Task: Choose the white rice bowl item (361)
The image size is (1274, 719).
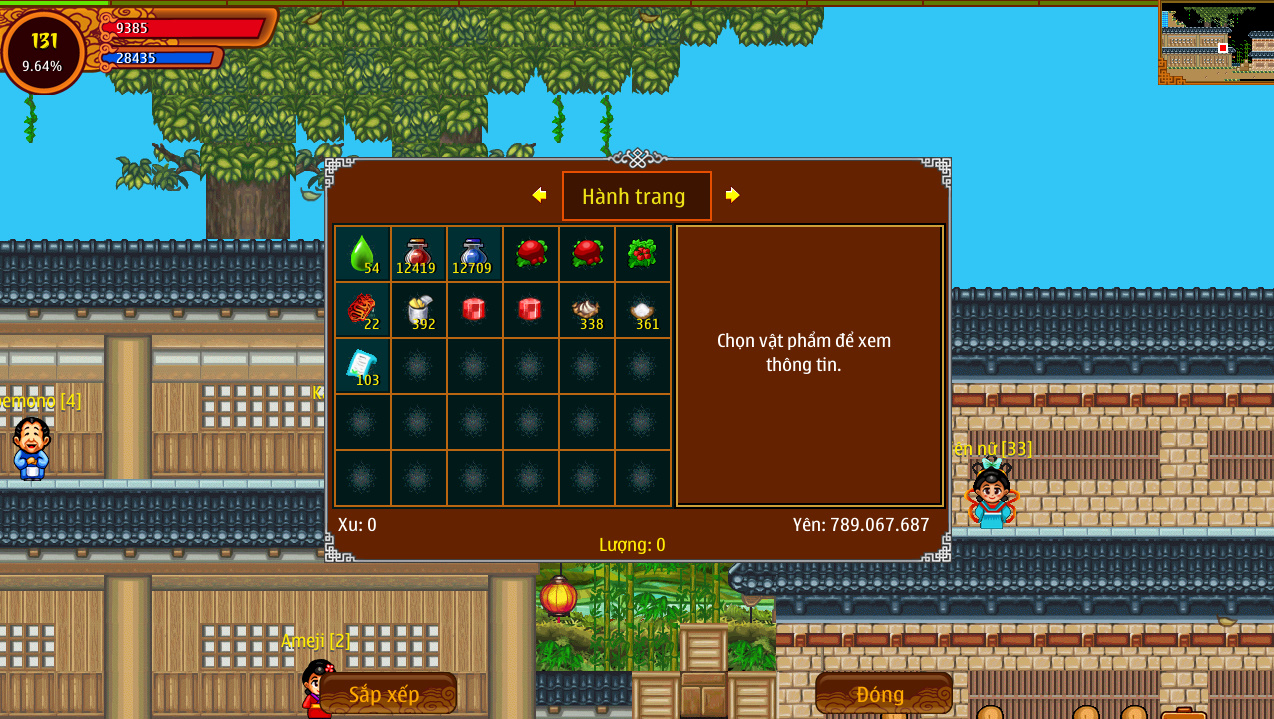Action: (642, 310)
